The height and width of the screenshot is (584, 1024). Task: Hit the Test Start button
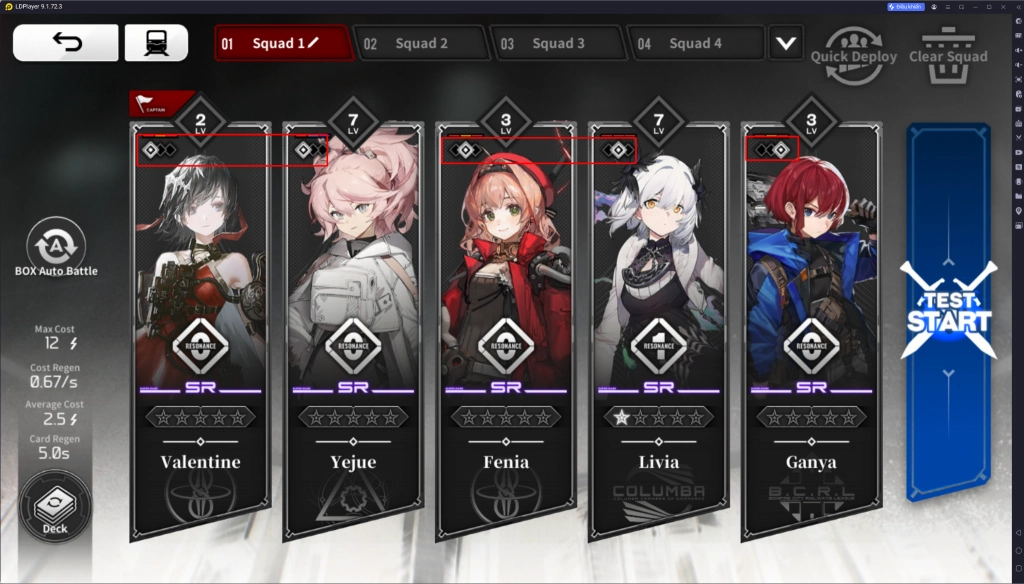[948, 312]
